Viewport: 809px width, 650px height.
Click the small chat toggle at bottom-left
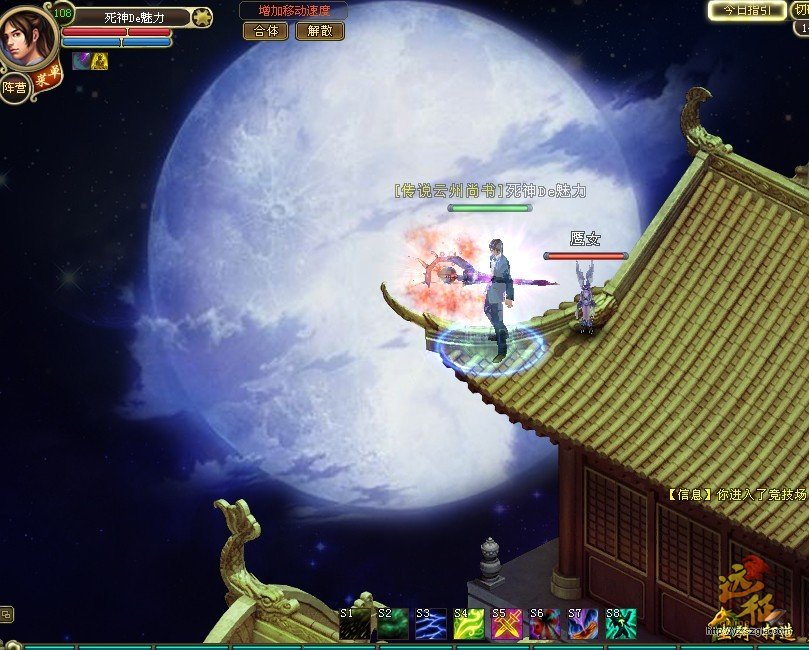[x=7, y=614]
